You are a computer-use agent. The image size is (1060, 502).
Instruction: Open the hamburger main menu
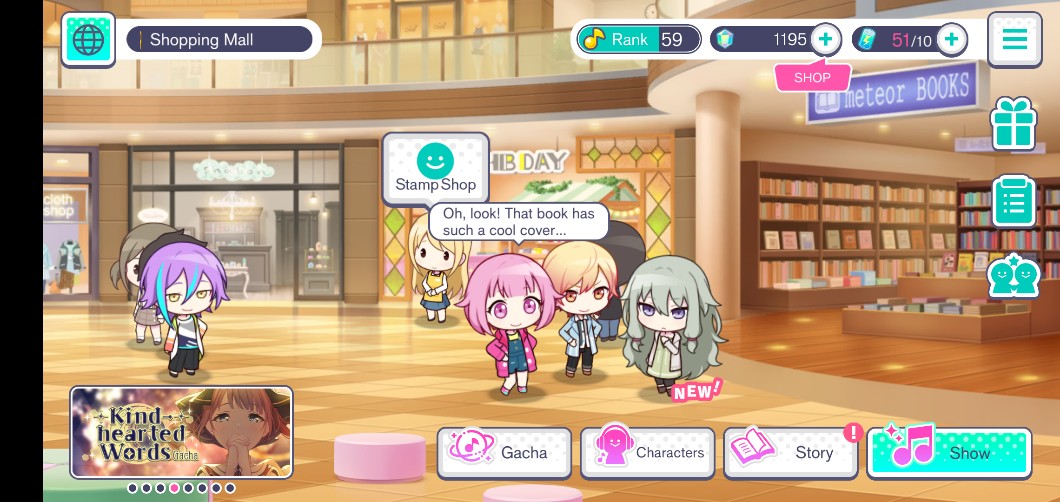click(x=1014, y=40)
